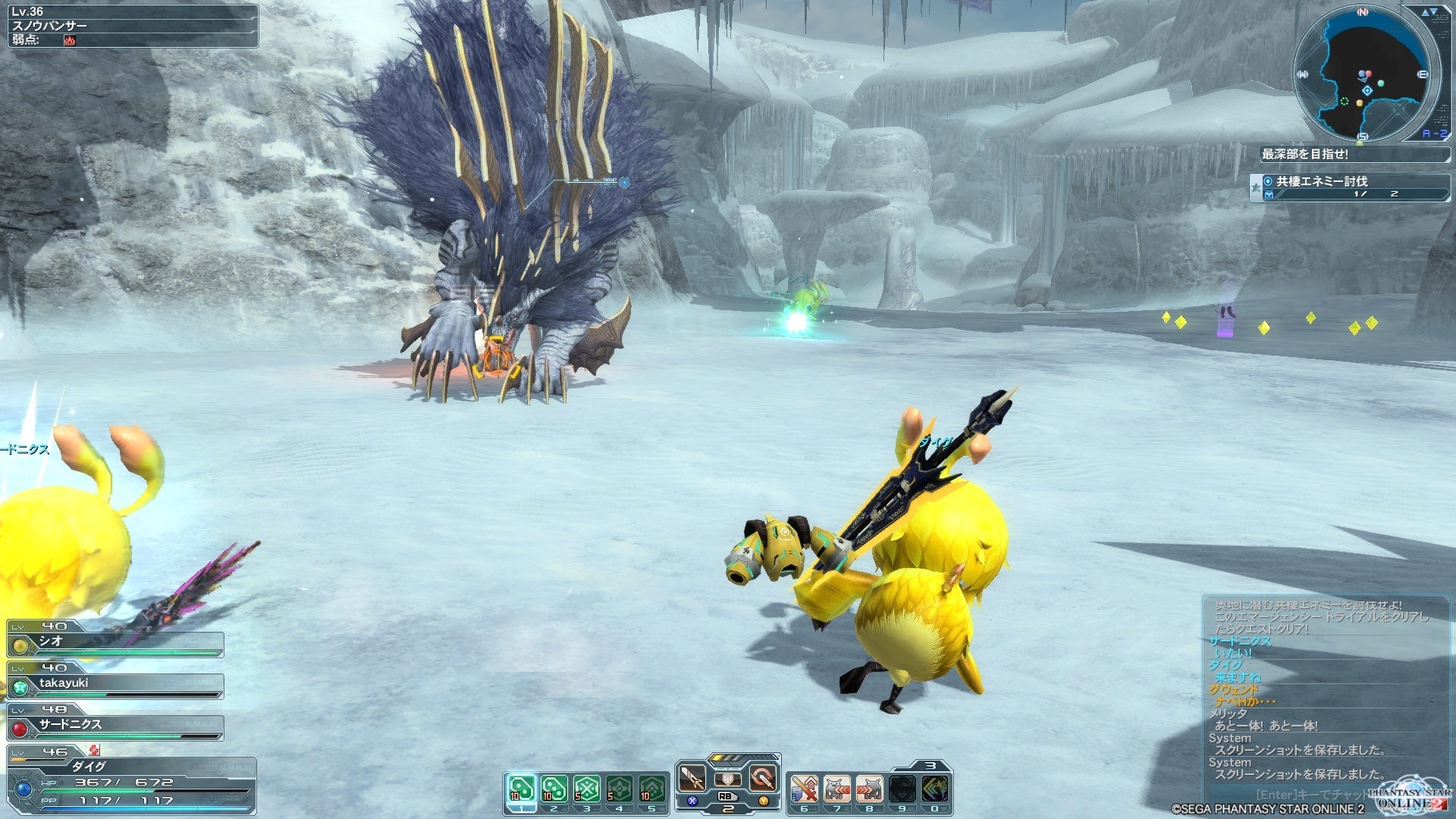The image size is (1456, 819).
Task: Select the dark chevron skill in slot 0
Action: coord(934,789)
